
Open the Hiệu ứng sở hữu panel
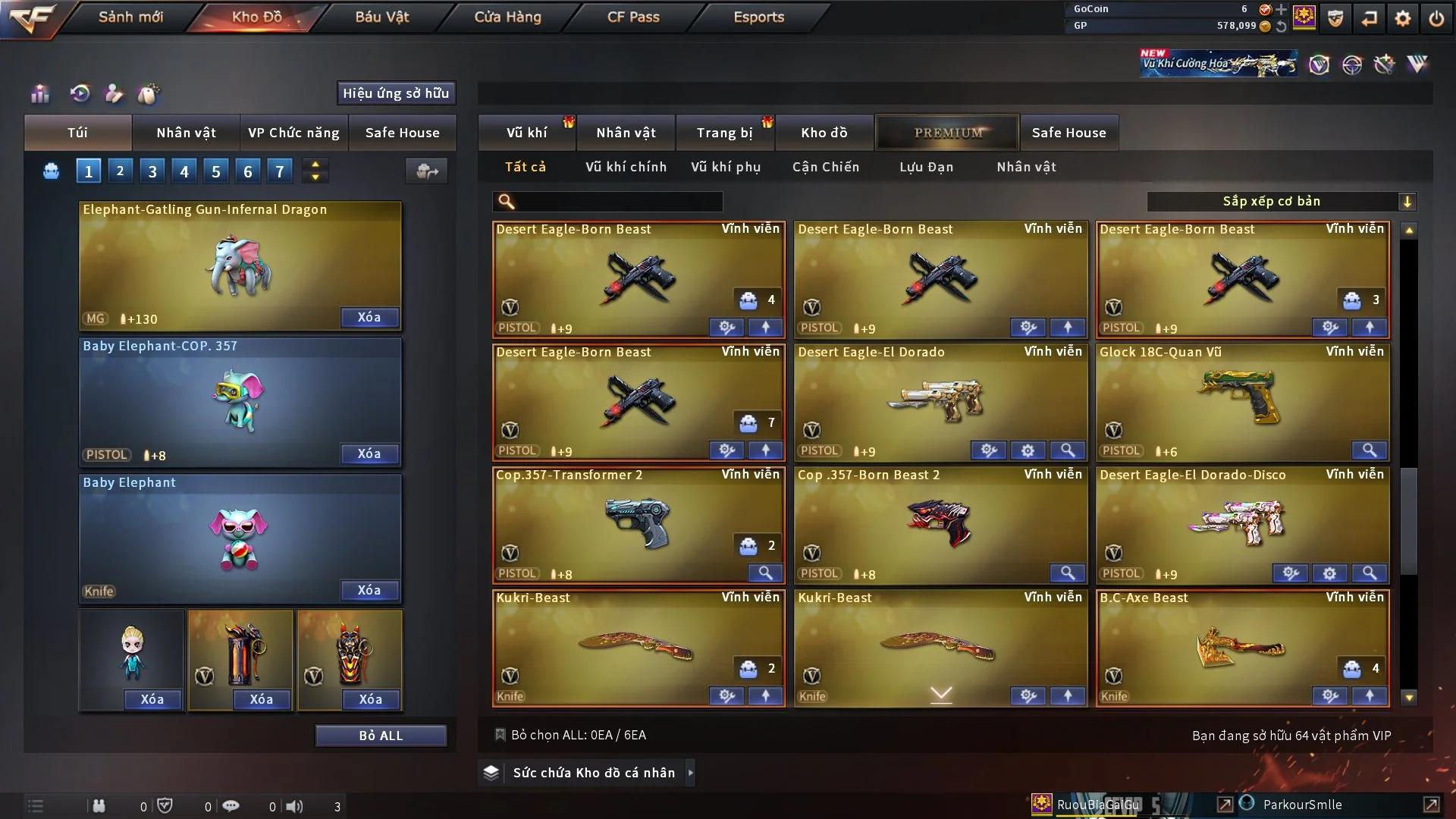(x=396, y=93)
